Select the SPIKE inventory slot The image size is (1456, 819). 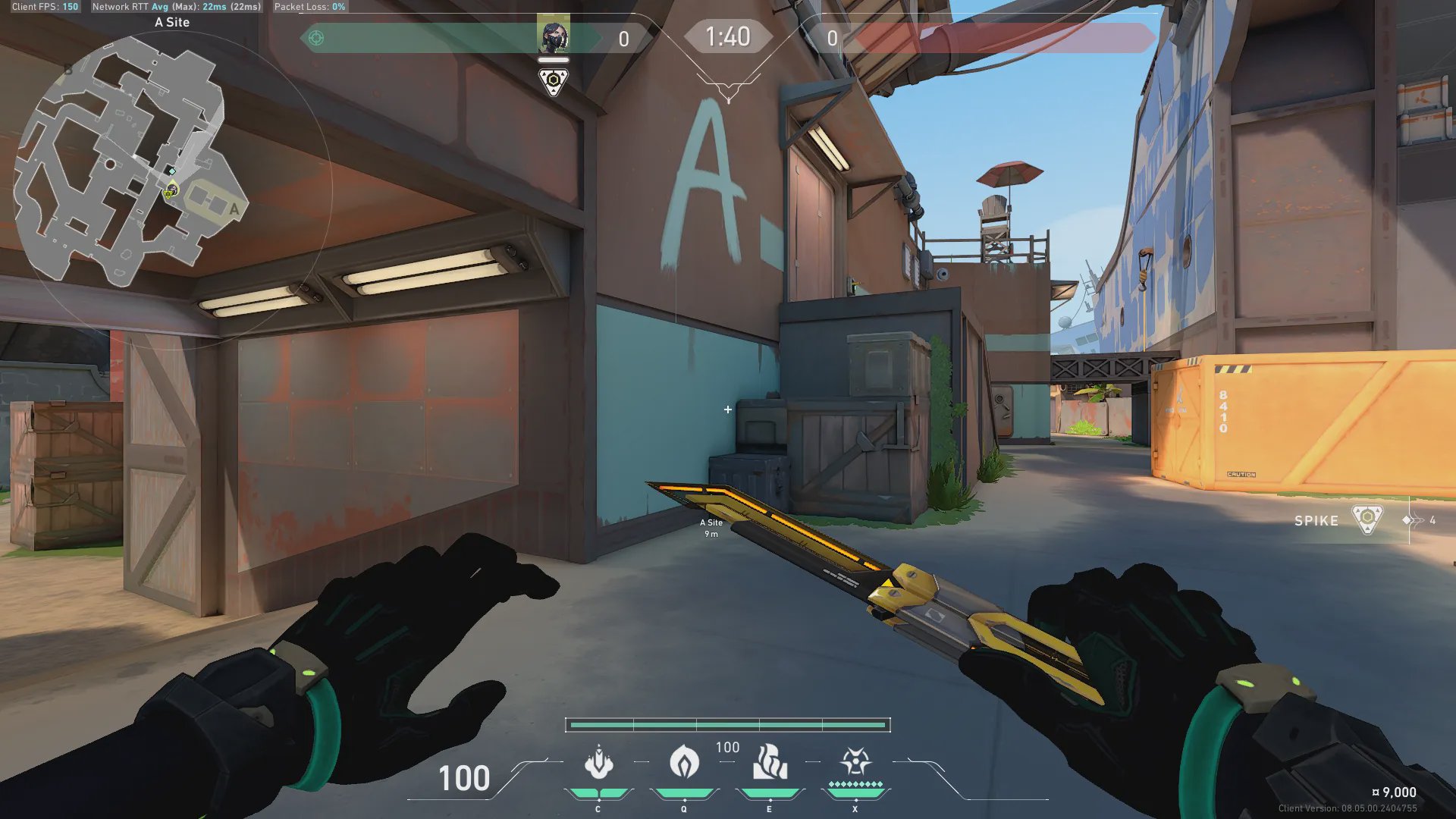[x=1338, y=520]
